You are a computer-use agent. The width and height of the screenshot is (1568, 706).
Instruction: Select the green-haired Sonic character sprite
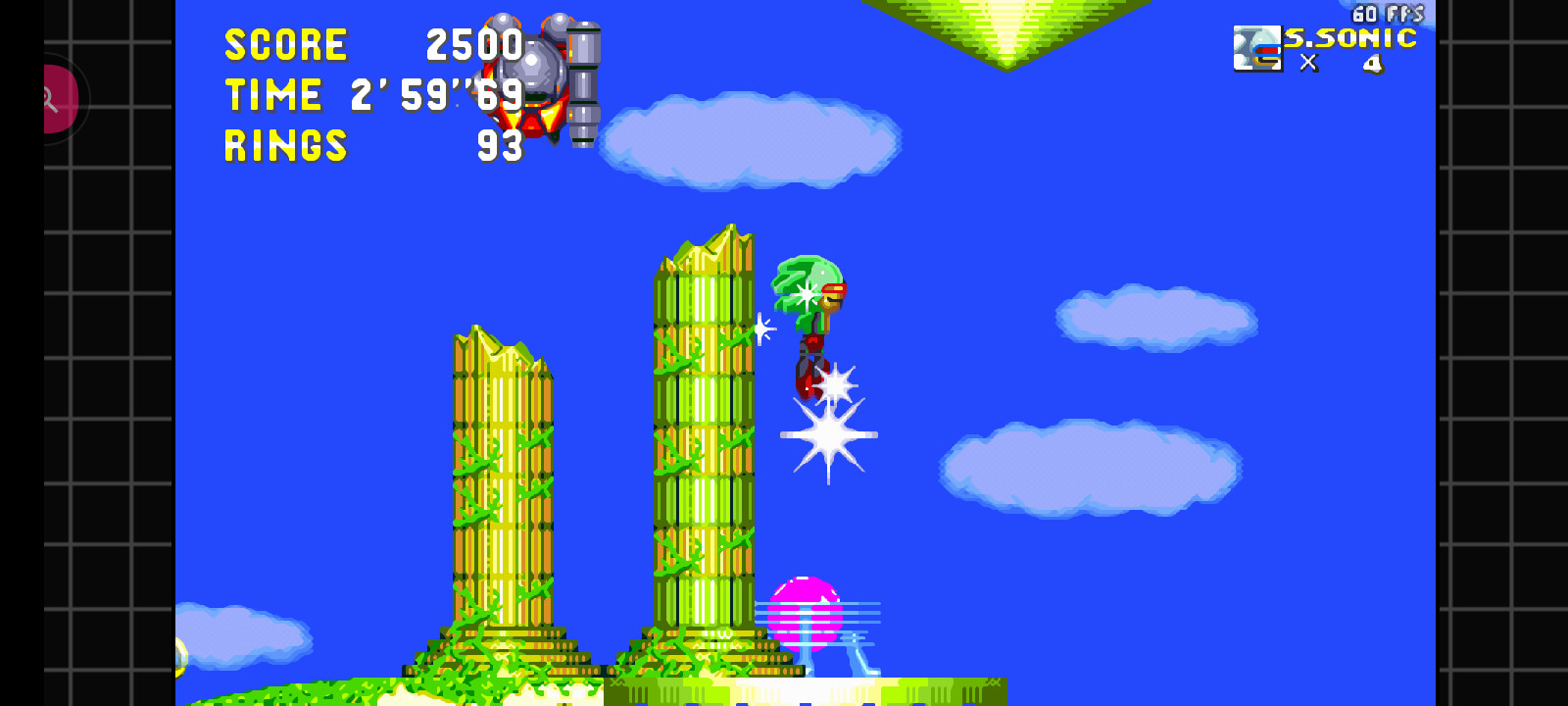(x=813, y=314)
